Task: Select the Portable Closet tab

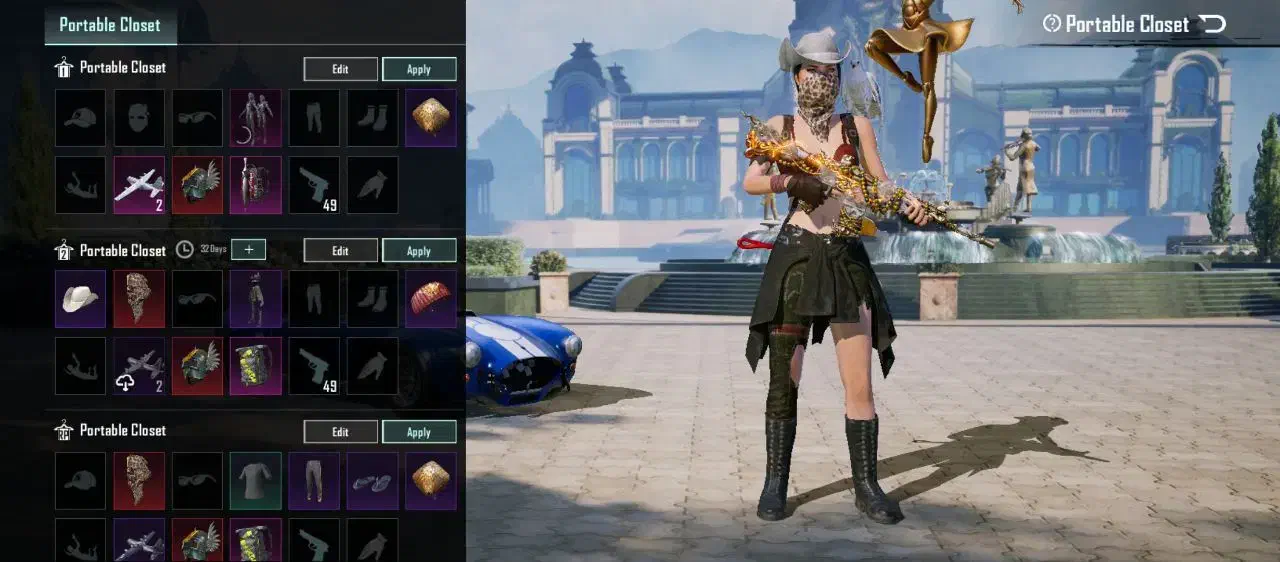Action: point(110,25)
